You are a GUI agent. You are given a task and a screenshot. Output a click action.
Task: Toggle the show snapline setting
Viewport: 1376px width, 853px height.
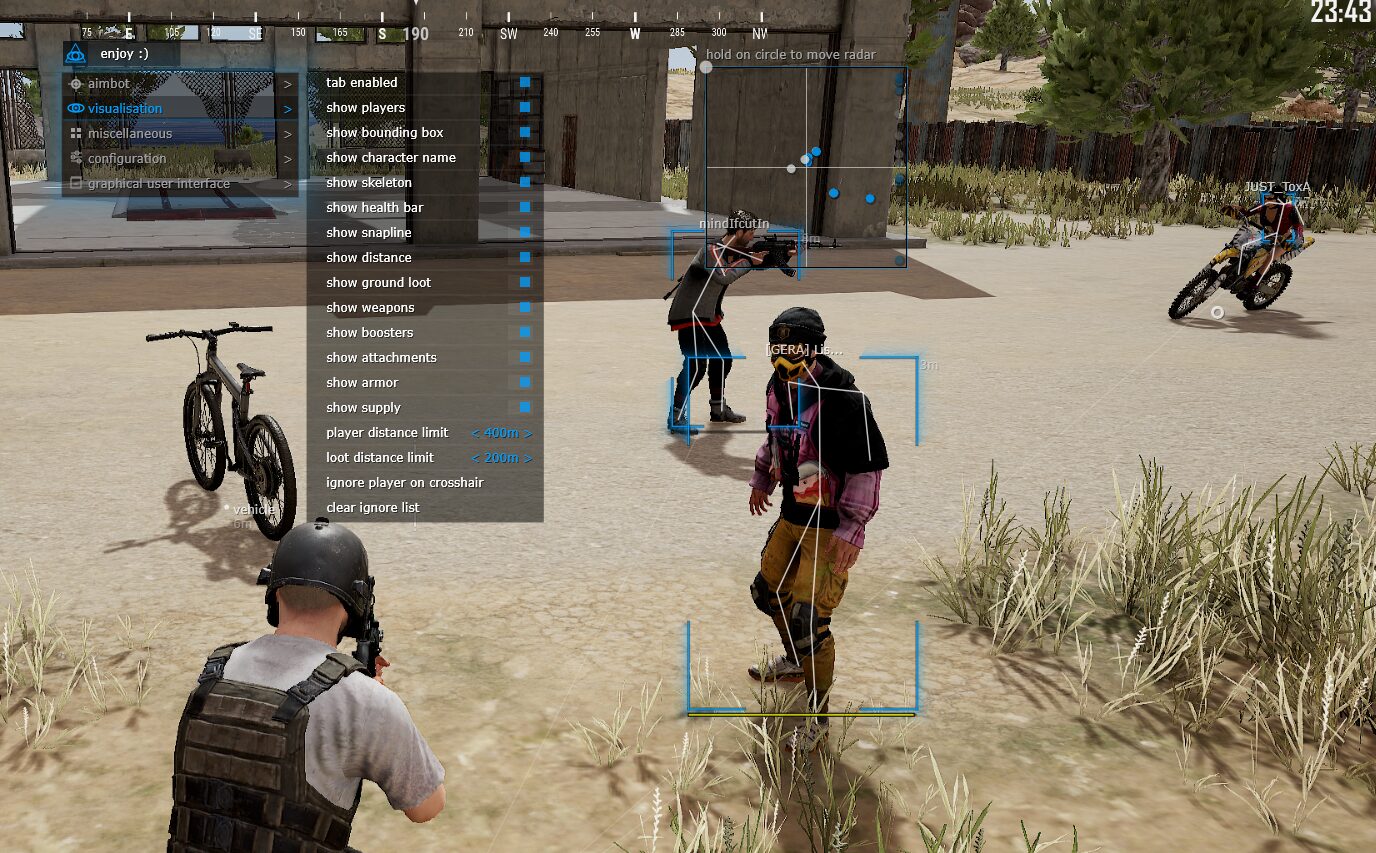[525, 232]
